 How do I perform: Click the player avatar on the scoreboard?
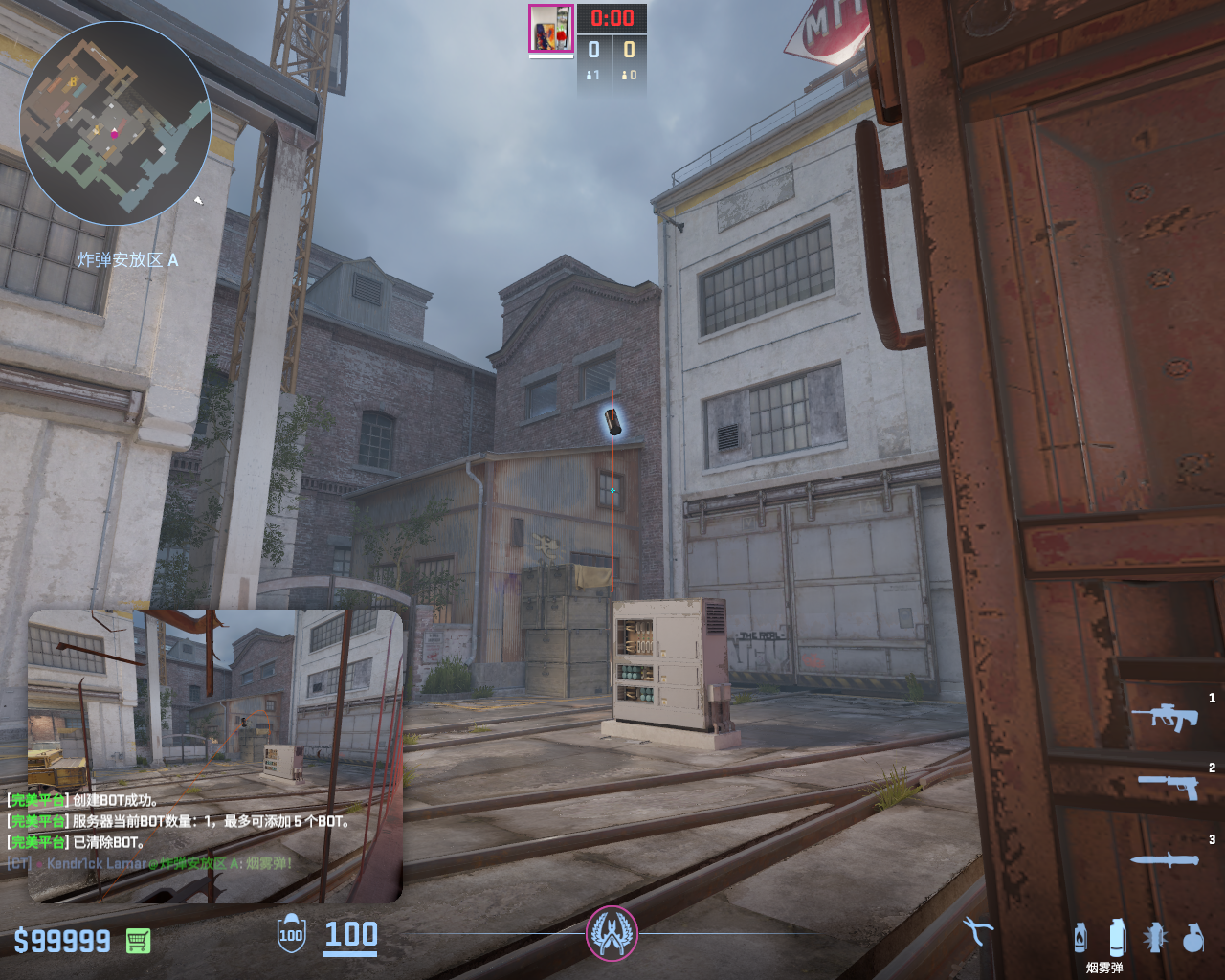(551, 29)
